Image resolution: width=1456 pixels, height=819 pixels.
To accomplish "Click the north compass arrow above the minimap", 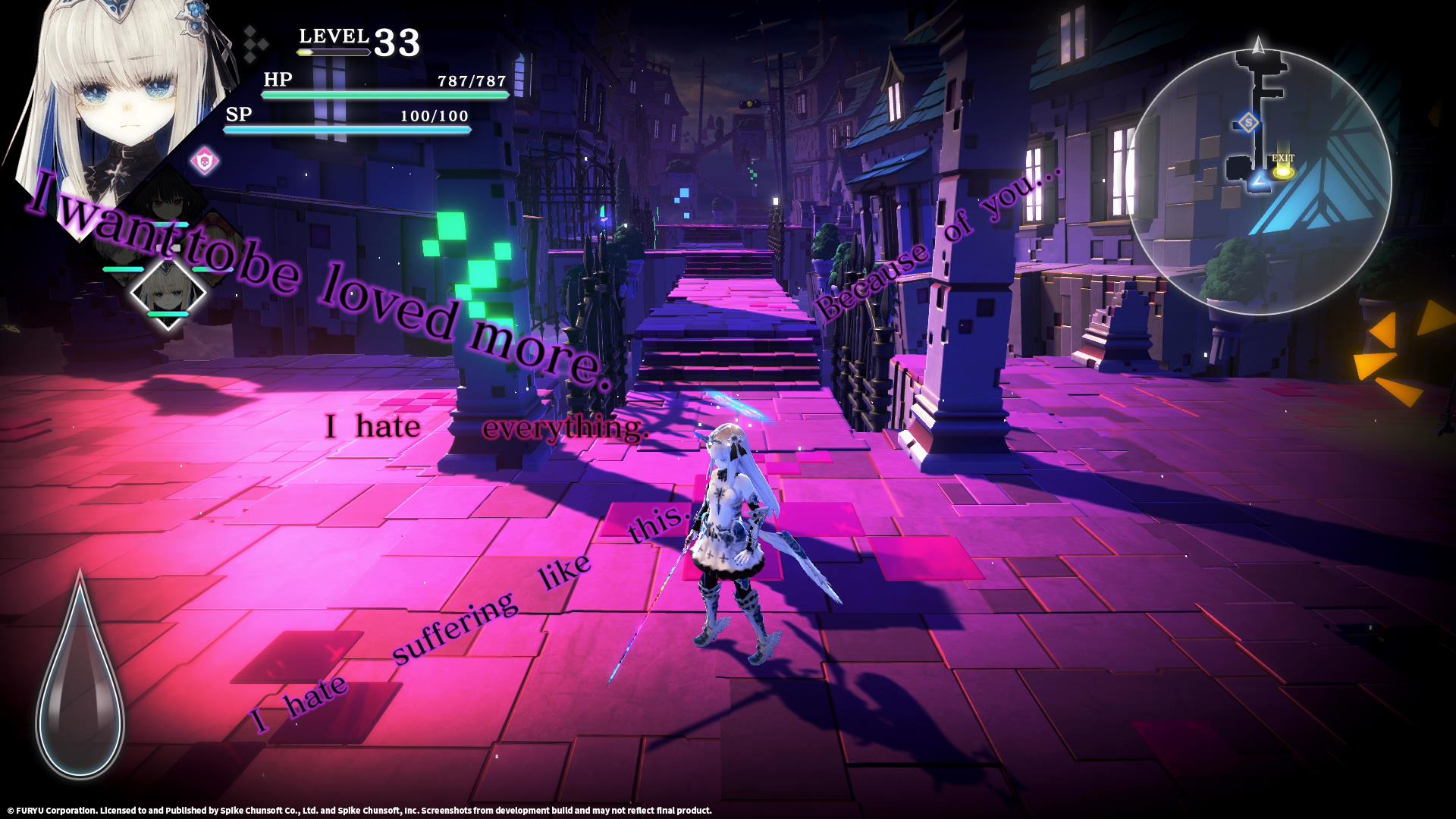I will pyautogui.click(x=1259, y=44).
